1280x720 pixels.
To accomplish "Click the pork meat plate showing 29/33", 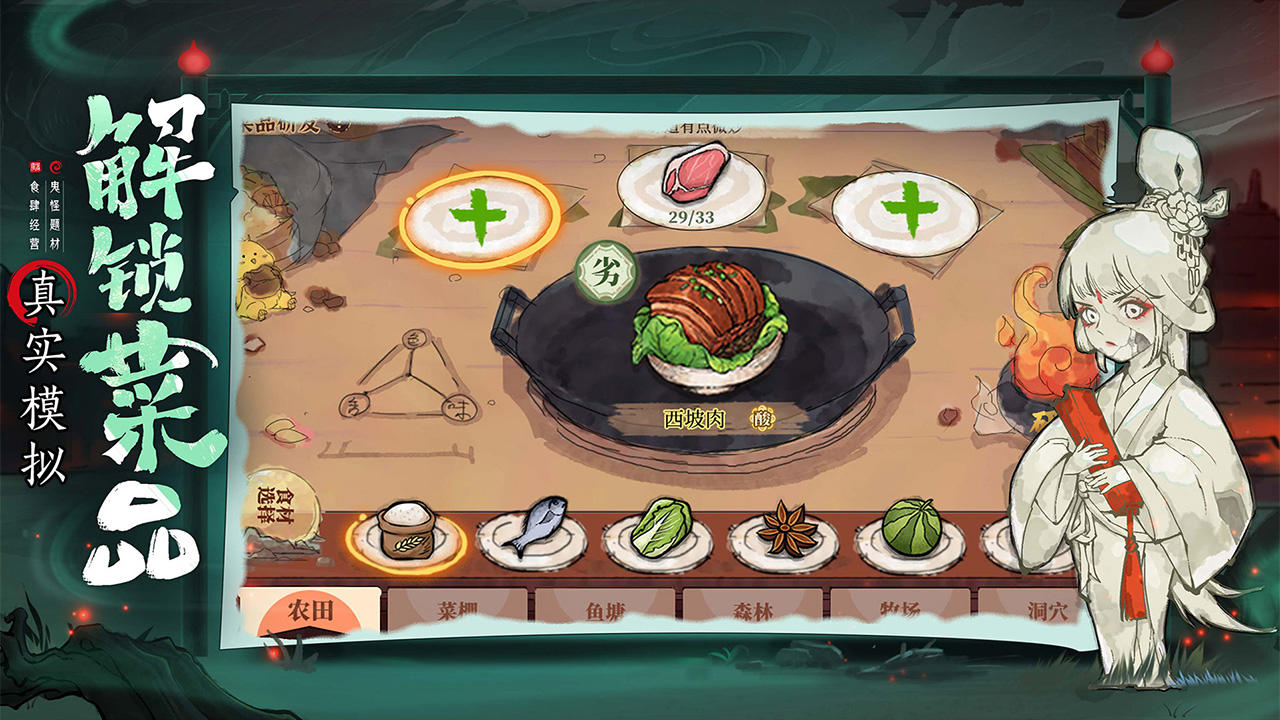I will pos(692,181).
